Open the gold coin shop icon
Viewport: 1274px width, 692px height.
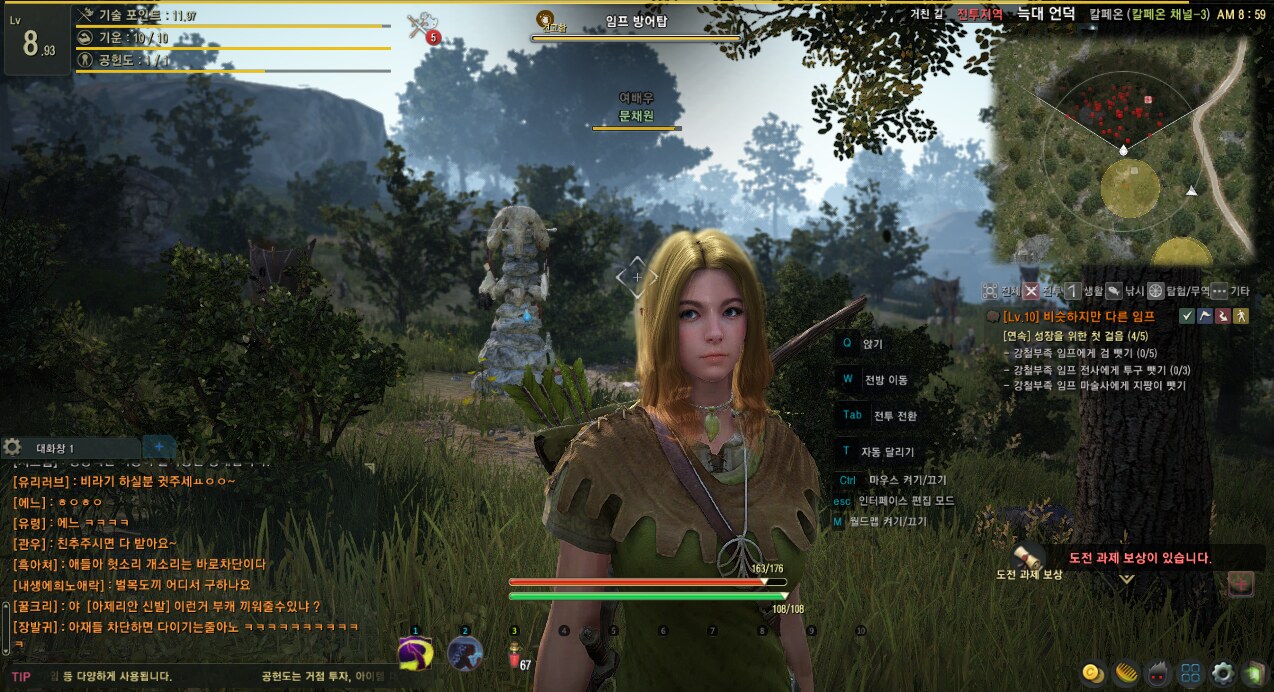(x=1092, y=673)
